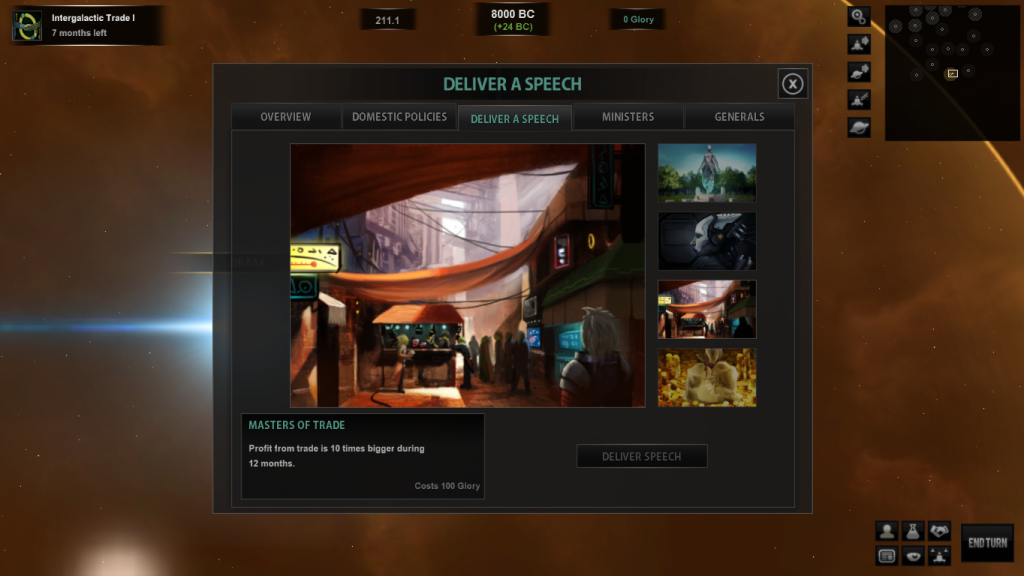
Task: Go to the Generals tab
Action: pyautogui.click(x=739, y=117)
